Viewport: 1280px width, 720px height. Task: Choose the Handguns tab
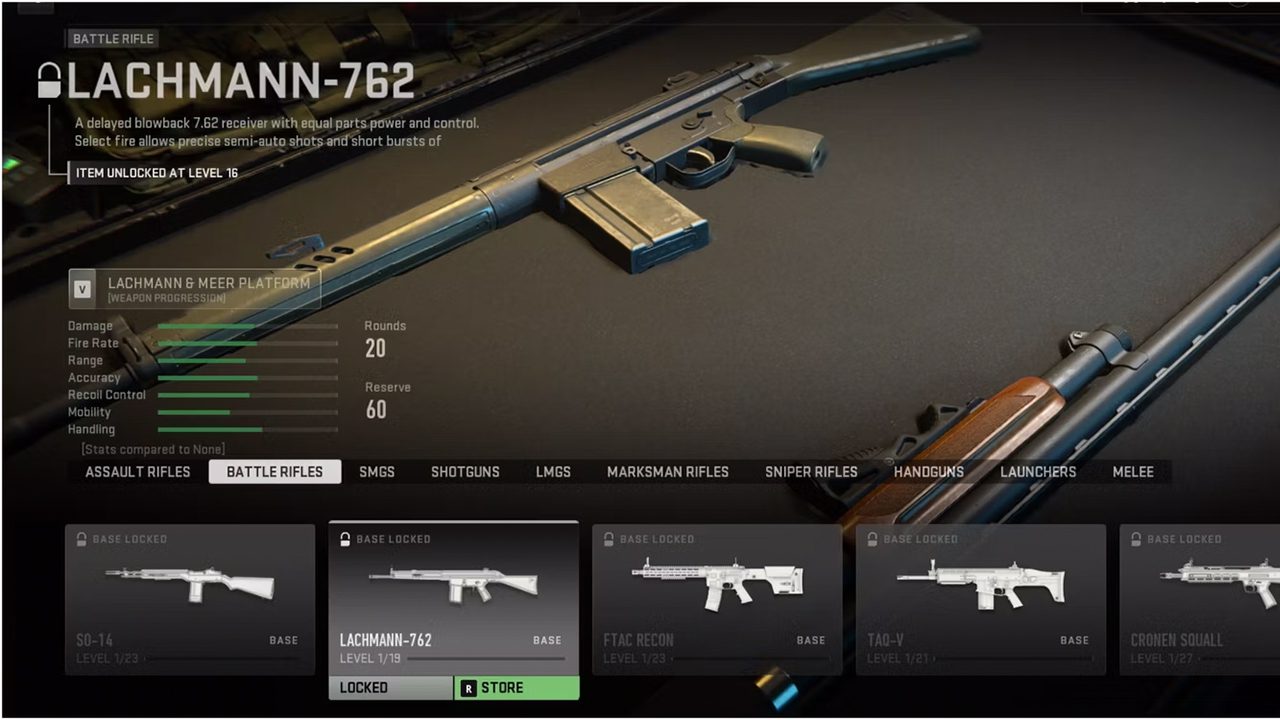(929, 472)
